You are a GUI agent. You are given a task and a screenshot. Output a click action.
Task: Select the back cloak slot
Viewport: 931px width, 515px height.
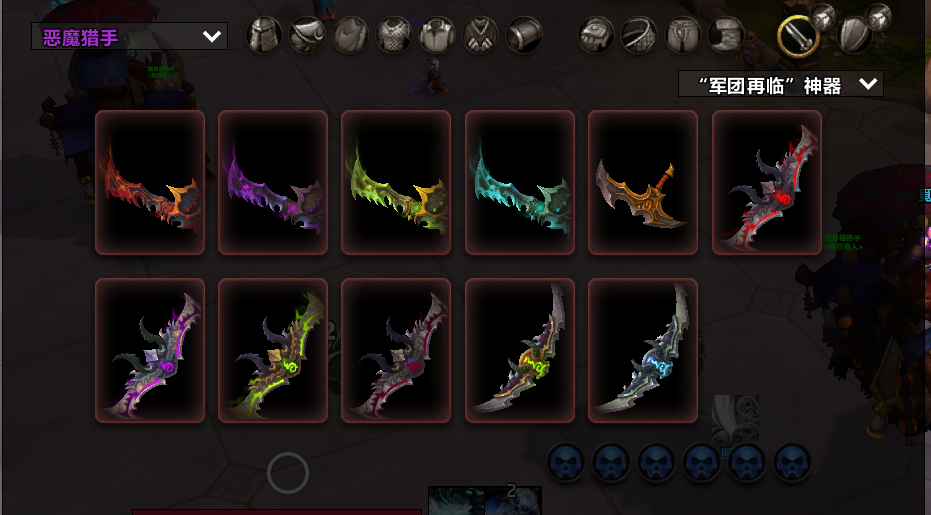pos(351,35)
